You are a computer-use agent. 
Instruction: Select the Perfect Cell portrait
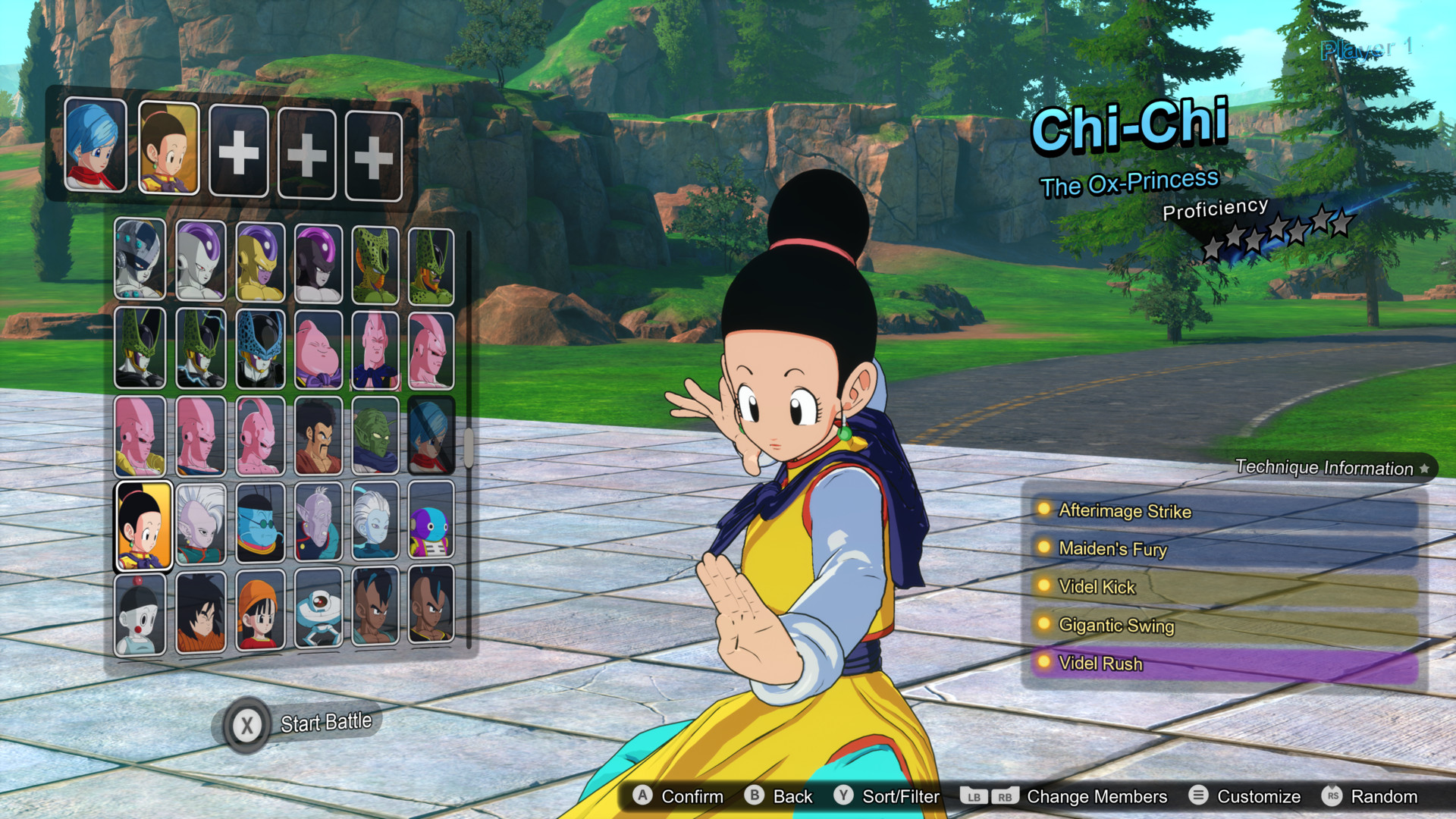[142, 347]
